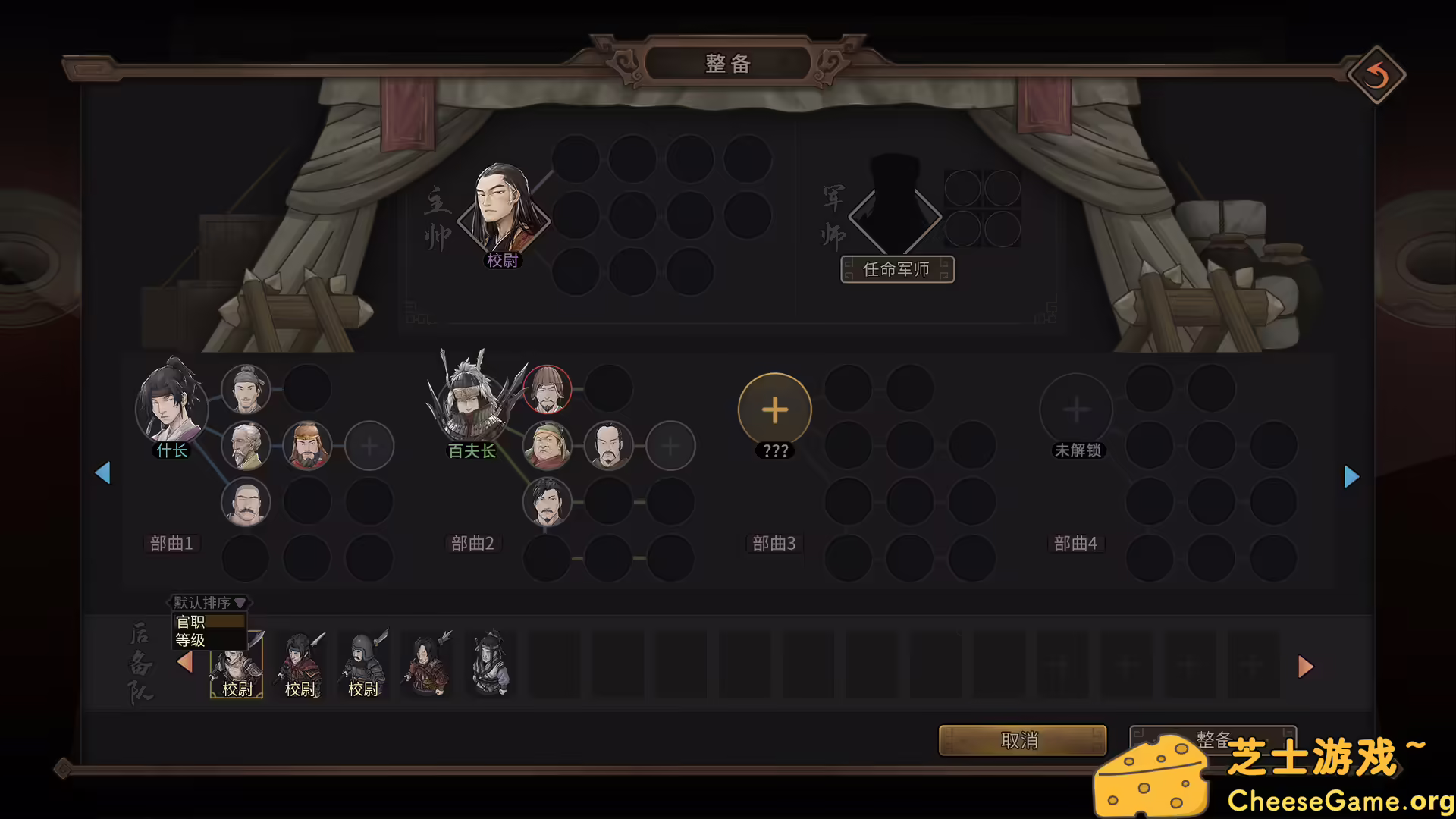Click the red-circled officer beside 百夫长
Screen dimensions: 1456x819
[x=548, y=388]
